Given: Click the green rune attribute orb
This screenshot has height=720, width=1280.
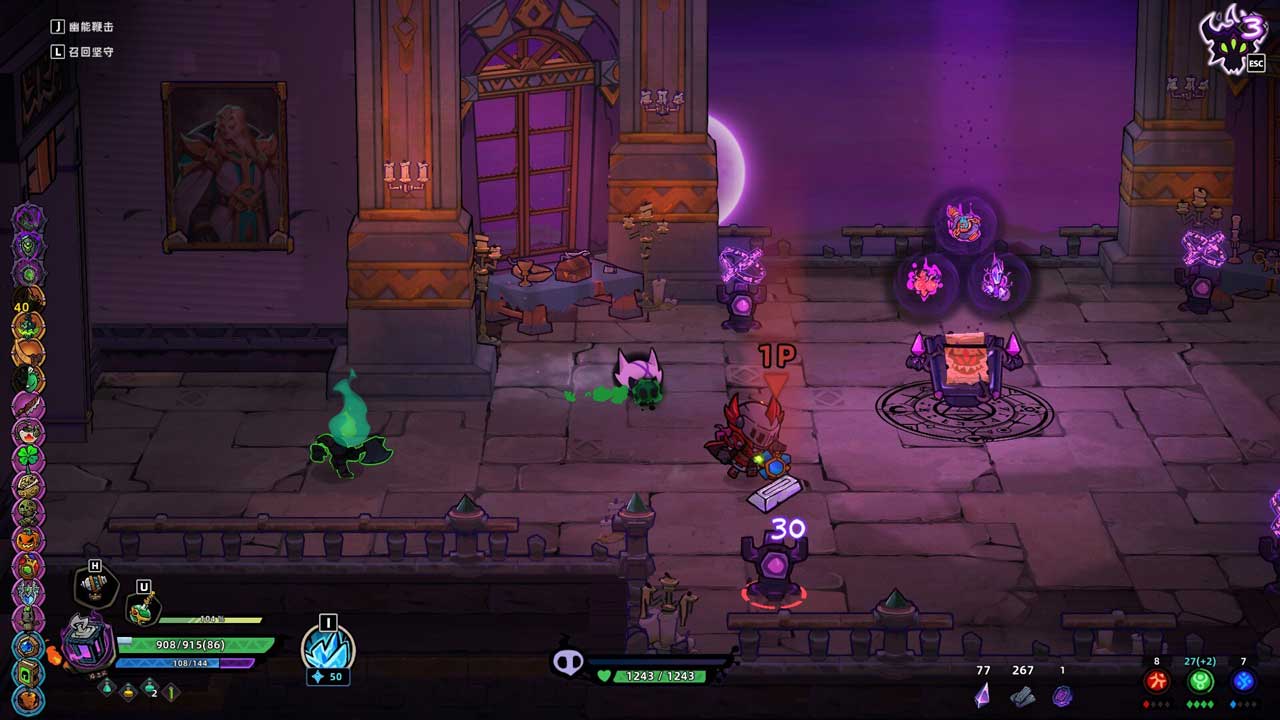Looking at the screenshot, I should (x=1199, y=682).
